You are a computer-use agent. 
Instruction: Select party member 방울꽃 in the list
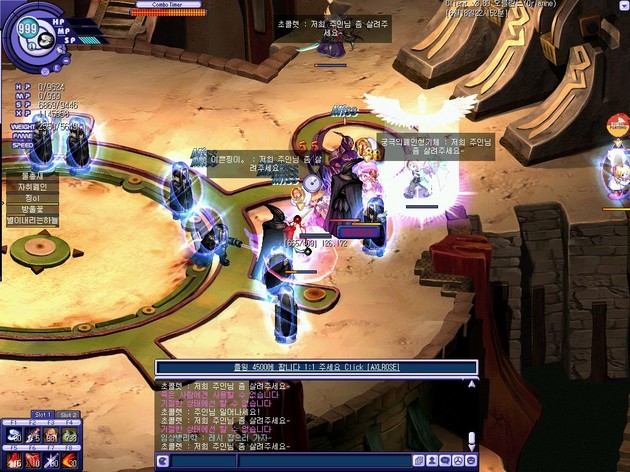click(32, 209)
